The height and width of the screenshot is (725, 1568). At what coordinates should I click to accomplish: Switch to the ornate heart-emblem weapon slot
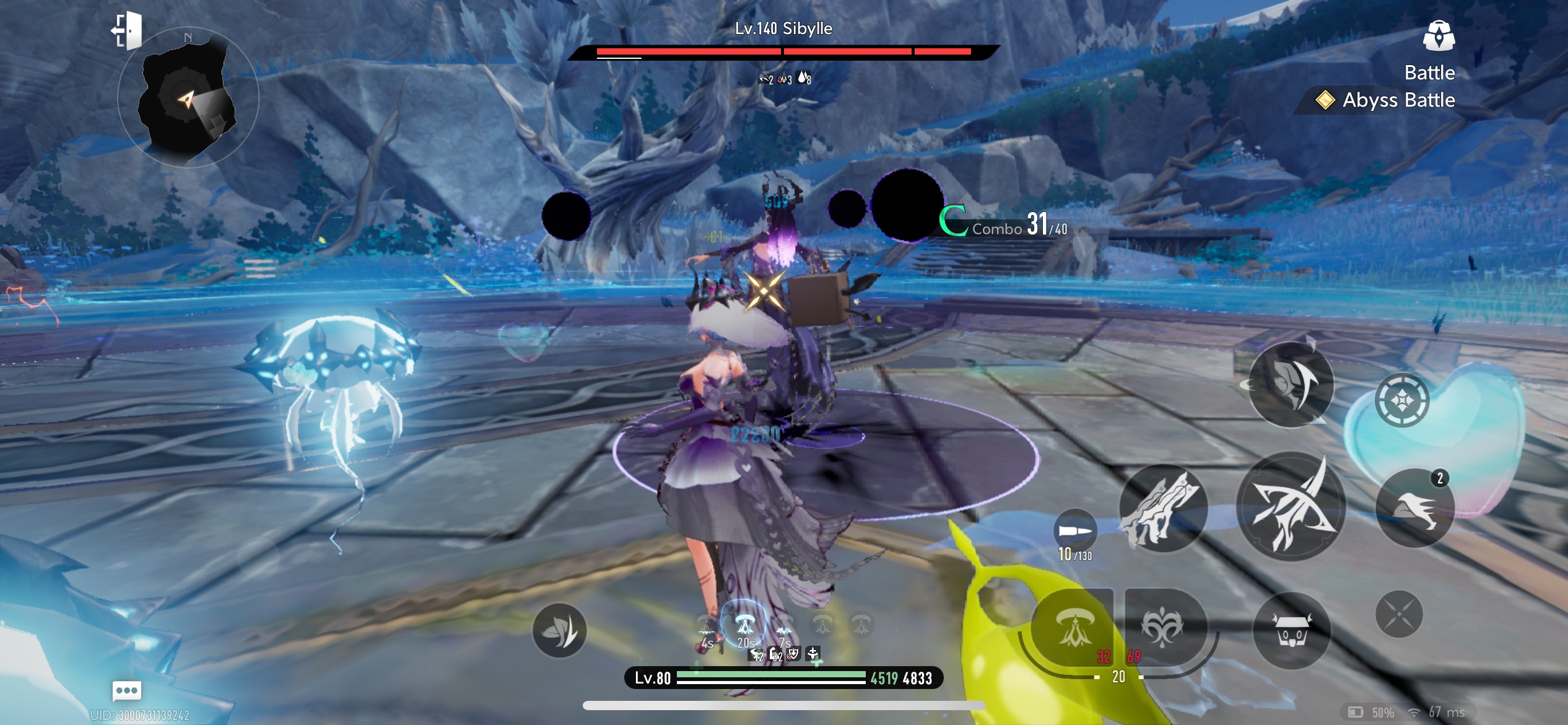click(1163, 627)
